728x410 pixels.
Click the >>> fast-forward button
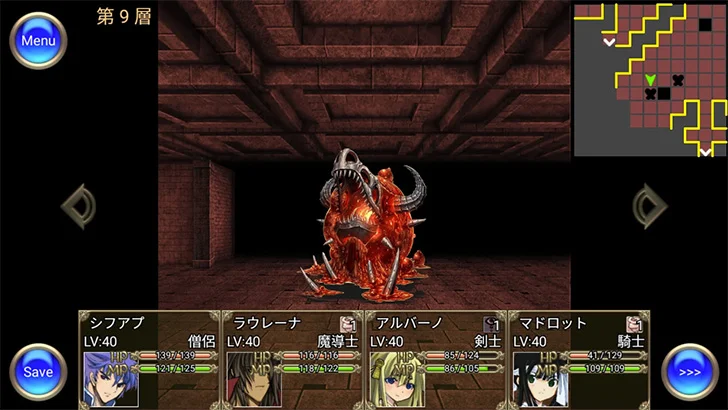[690, 371]
